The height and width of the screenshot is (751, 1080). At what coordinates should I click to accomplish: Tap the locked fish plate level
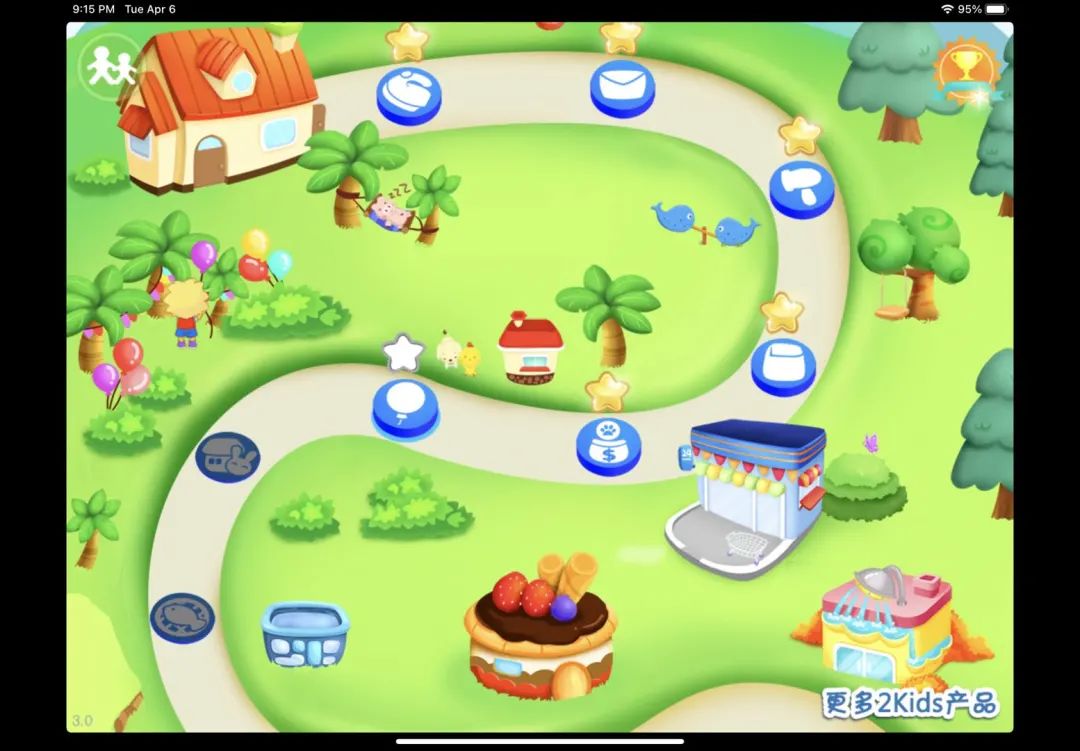[x=182, y=617]
